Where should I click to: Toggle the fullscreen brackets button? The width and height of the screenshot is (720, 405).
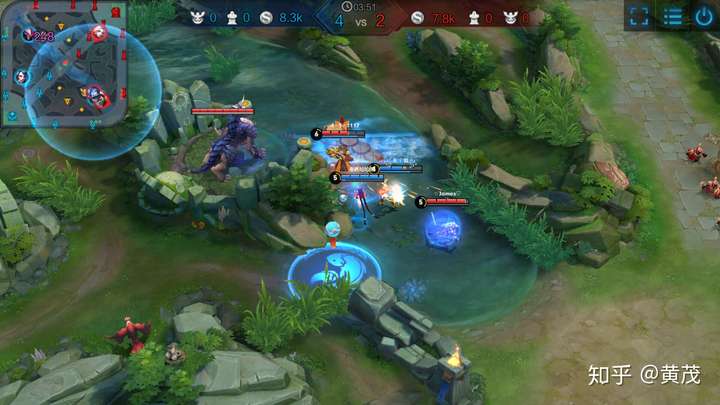tap(640, 16)
